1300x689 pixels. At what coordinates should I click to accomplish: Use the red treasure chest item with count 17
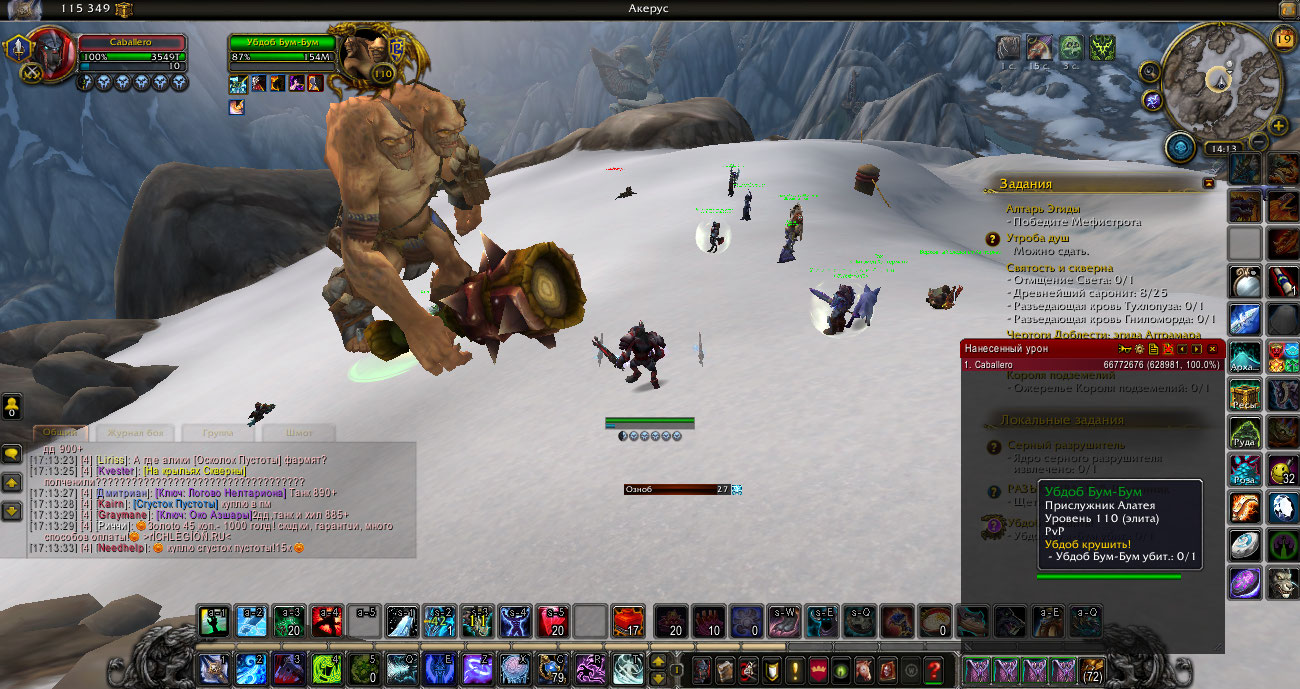coord(628,621)
